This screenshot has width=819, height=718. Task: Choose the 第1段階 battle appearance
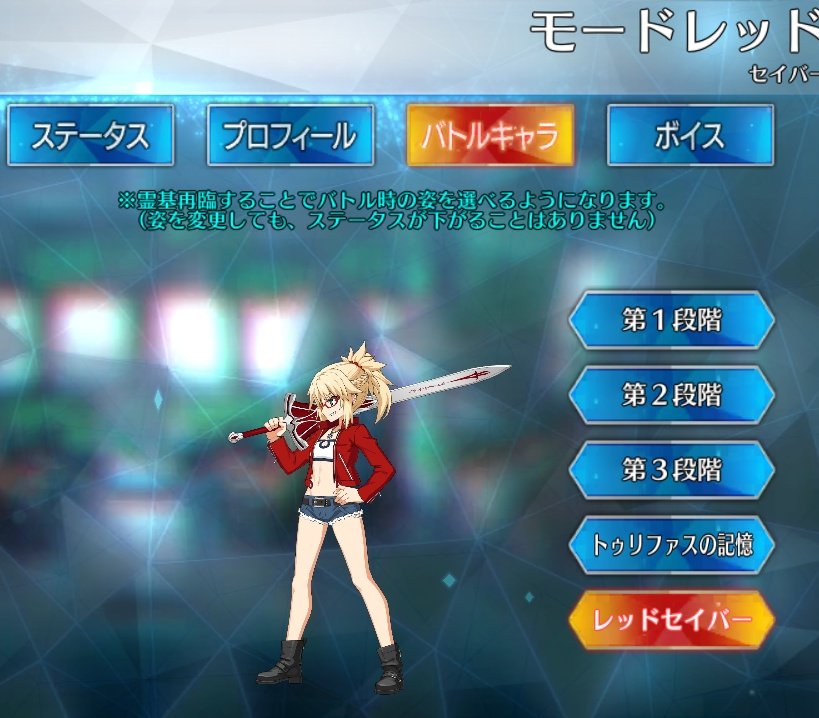coord(672,321)
